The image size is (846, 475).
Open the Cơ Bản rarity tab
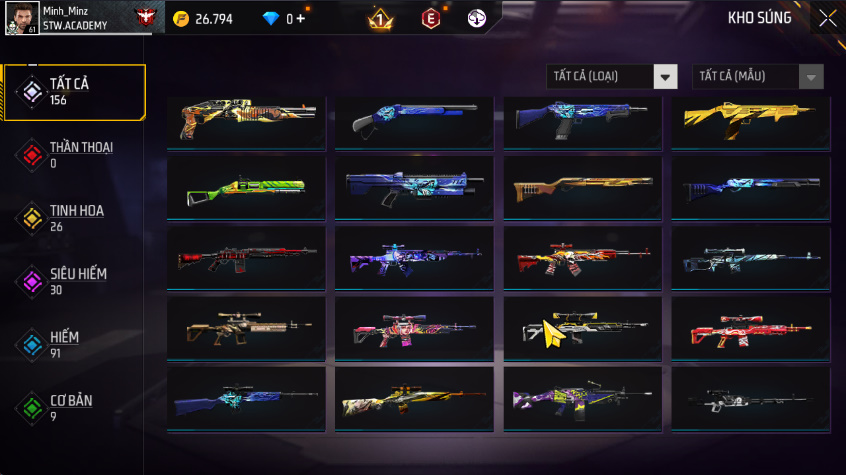coord(74,408)
